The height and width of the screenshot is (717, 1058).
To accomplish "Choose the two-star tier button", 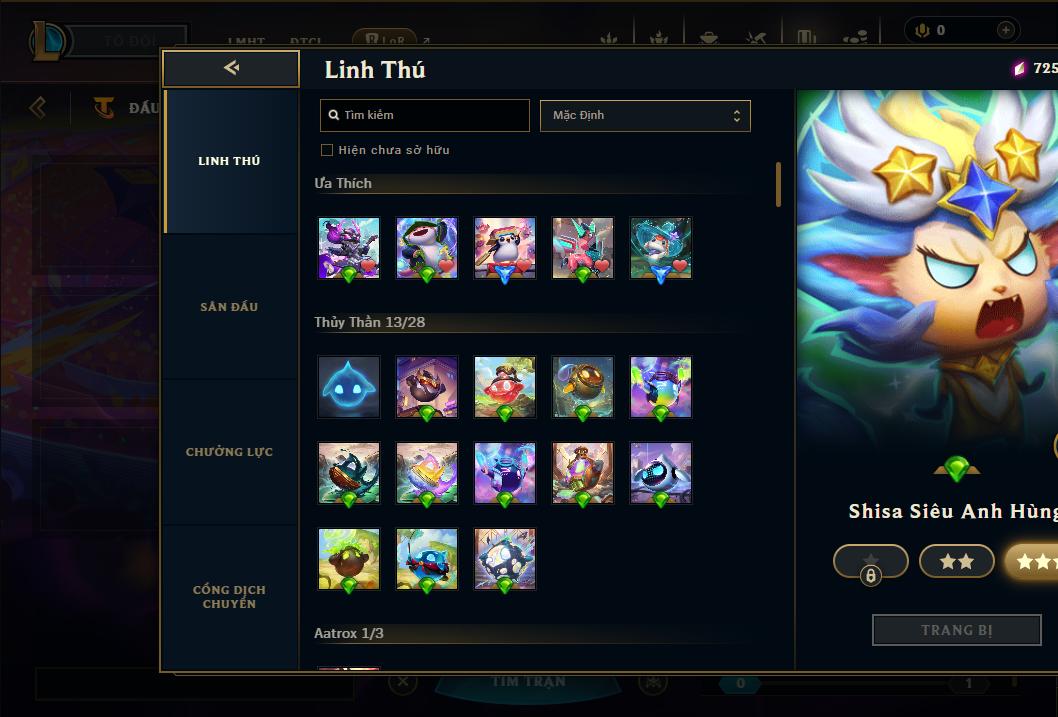I will pyautogui.click(x=957, y=561).
